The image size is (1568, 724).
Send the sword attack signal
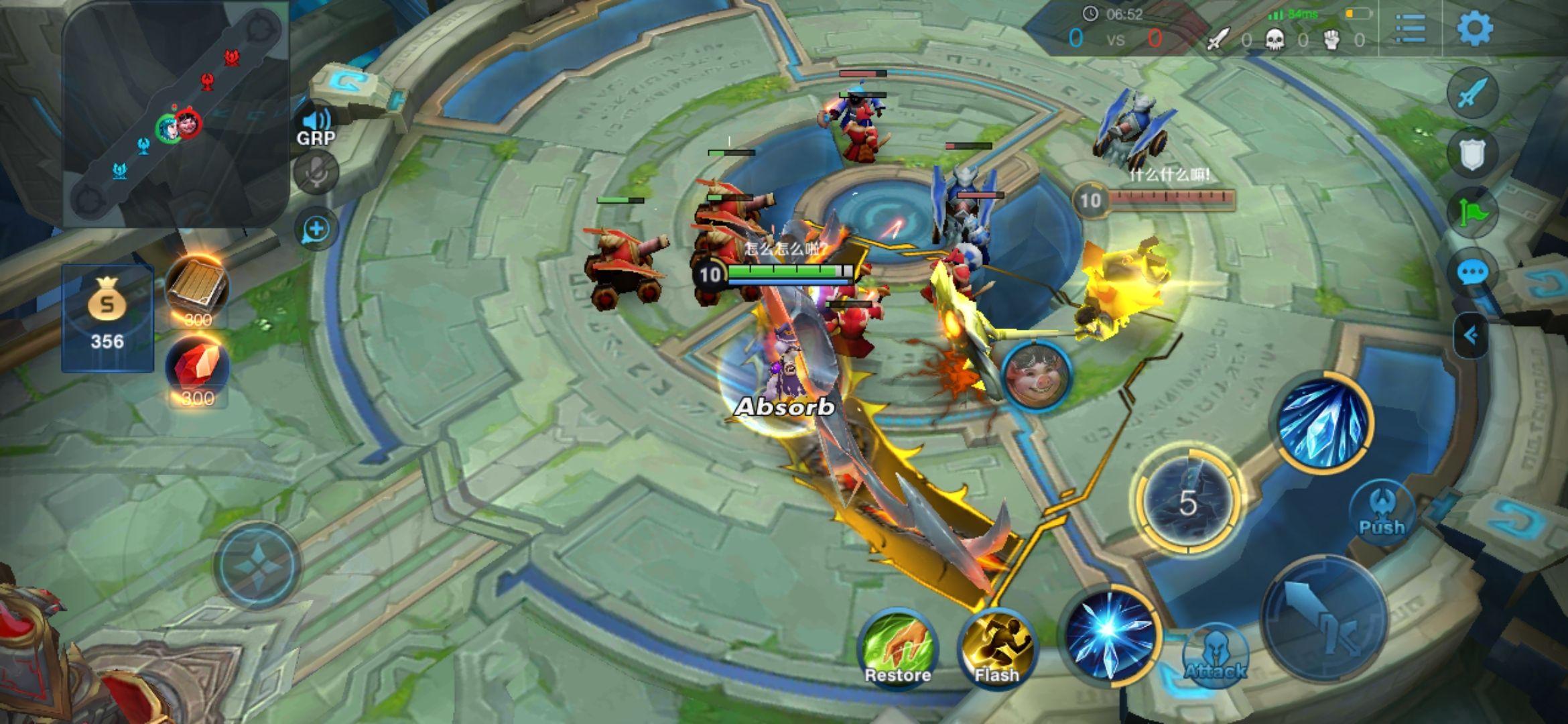point(1472,93)
